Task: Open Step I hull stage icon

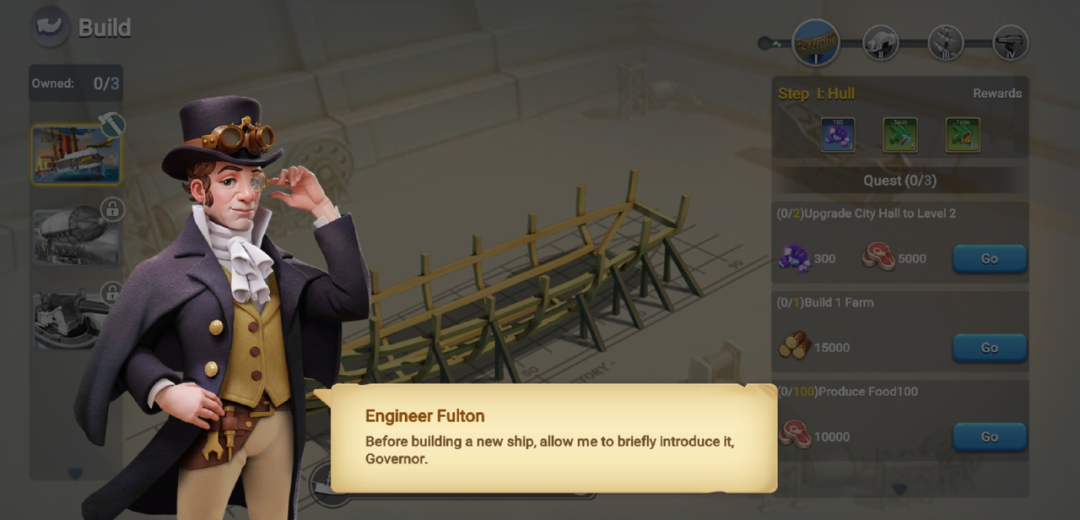Action: pos(815,43)
